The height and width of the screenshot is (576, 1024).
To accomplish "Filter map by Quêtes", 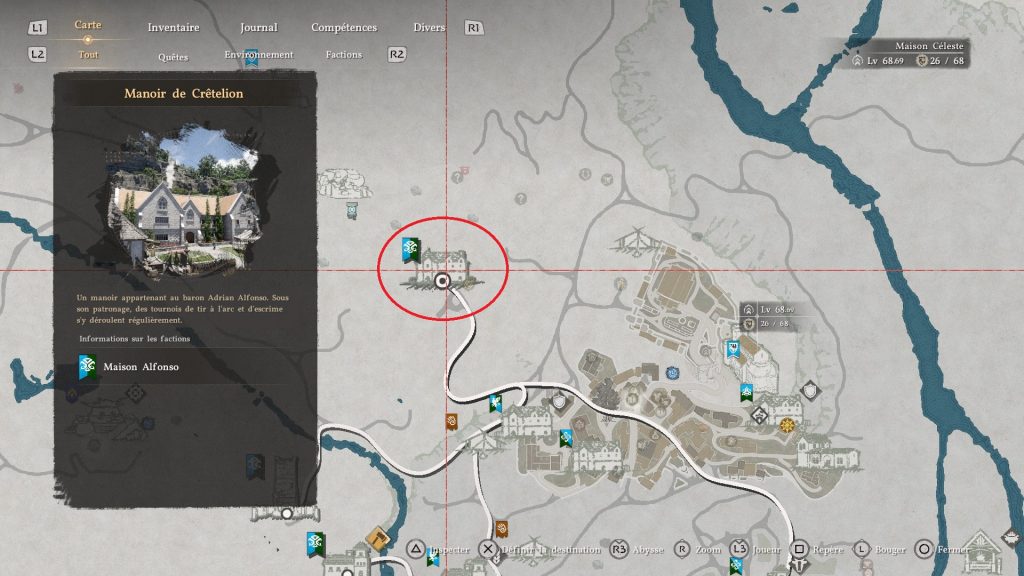I will 173,57.
